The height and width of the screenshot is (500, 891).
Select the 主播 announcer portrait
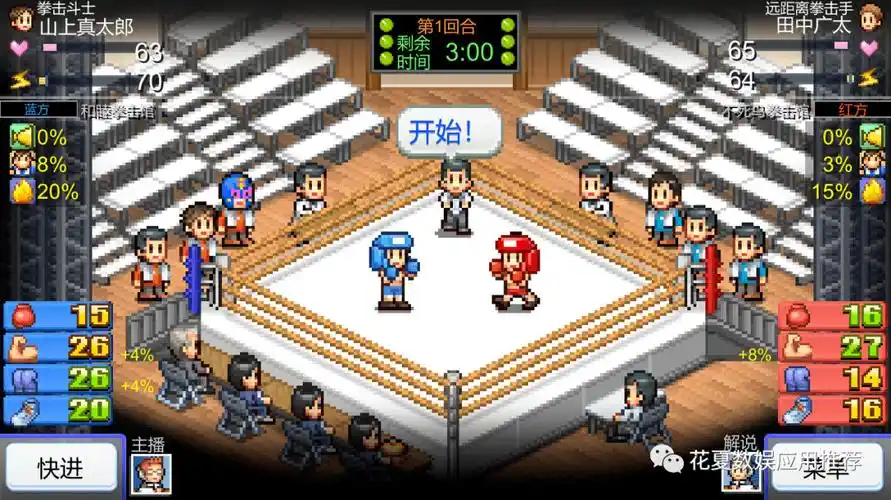(151, 474)
